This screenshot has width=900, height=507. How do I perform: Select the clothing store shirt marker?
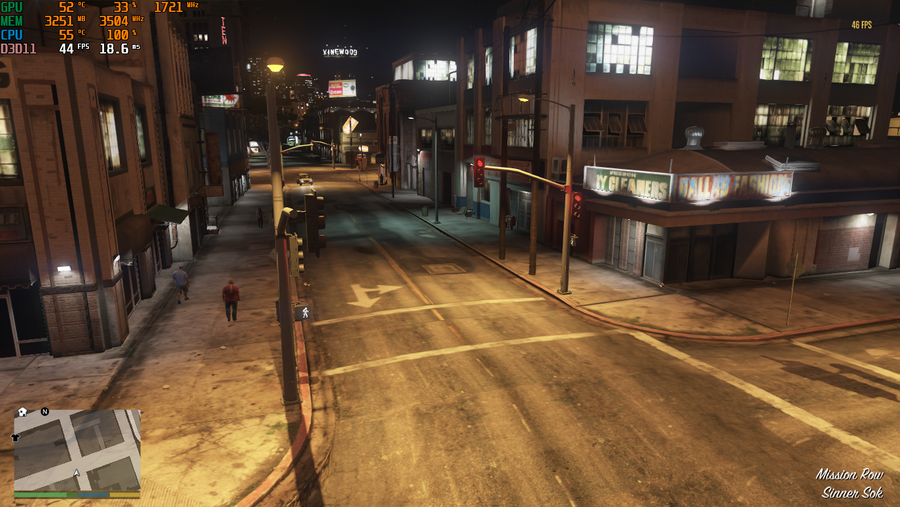(16, 437)
